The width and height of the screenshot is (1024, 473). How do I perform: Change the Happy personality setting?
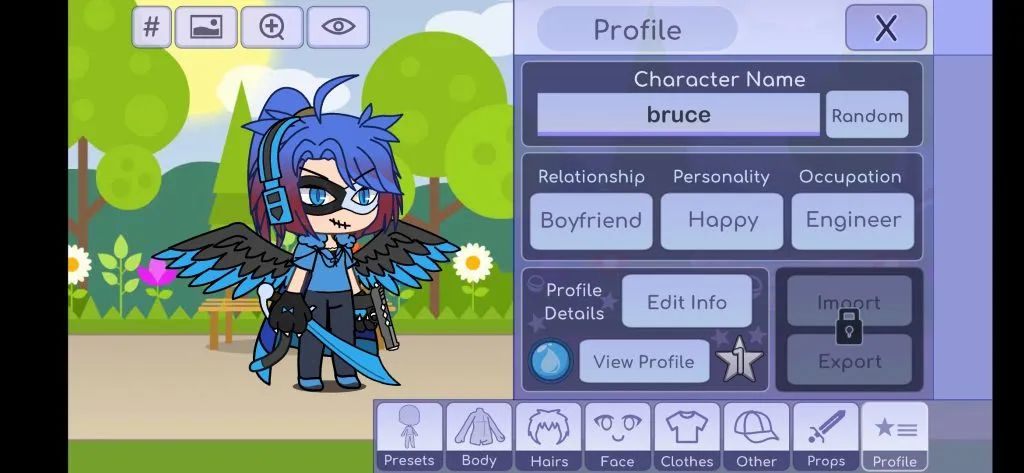click(722, 221)
